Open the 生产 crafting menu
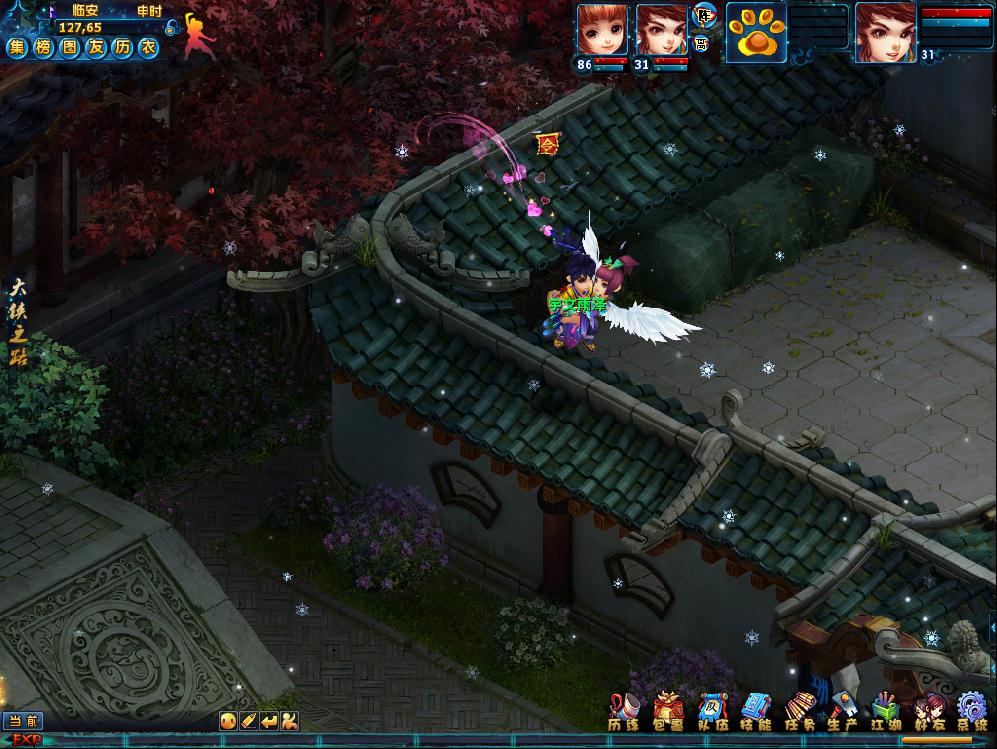Image resolution: width=997 pixels, height=749 pixels. pyautogui.click(x=841, y=711)
